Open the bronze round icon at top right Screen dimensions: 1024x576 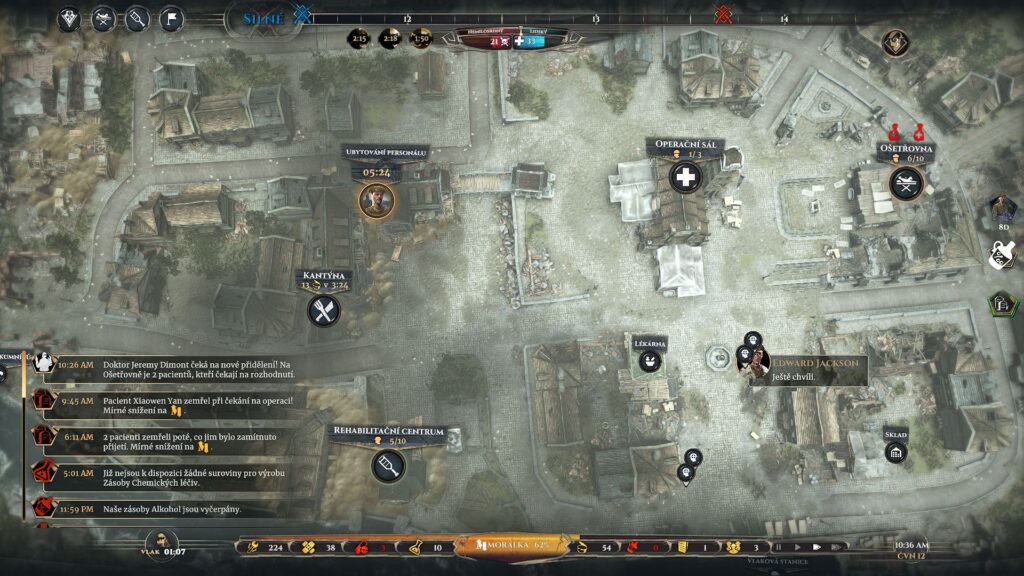895,42
